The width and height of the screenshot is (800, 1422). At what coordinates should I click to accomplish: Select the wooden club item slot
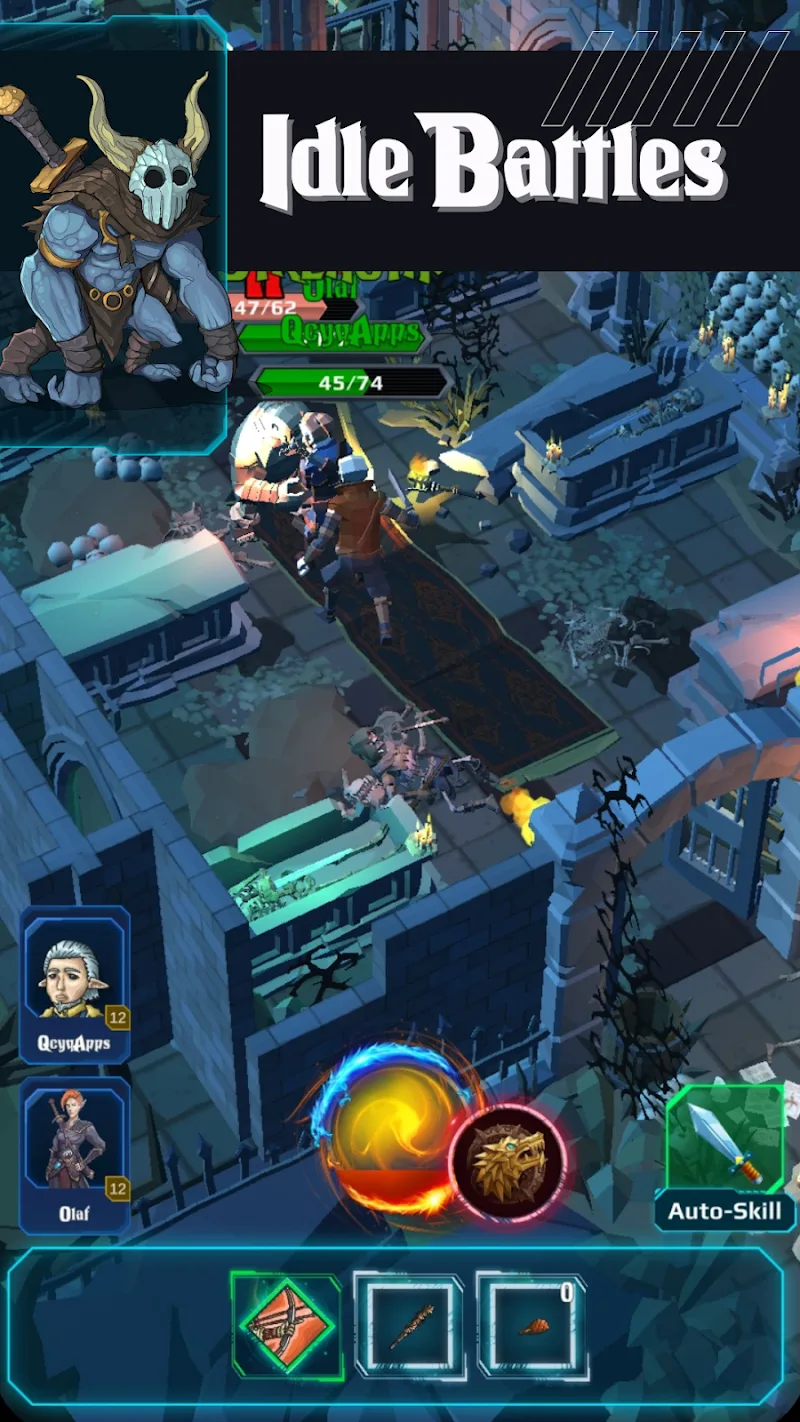410,1326
